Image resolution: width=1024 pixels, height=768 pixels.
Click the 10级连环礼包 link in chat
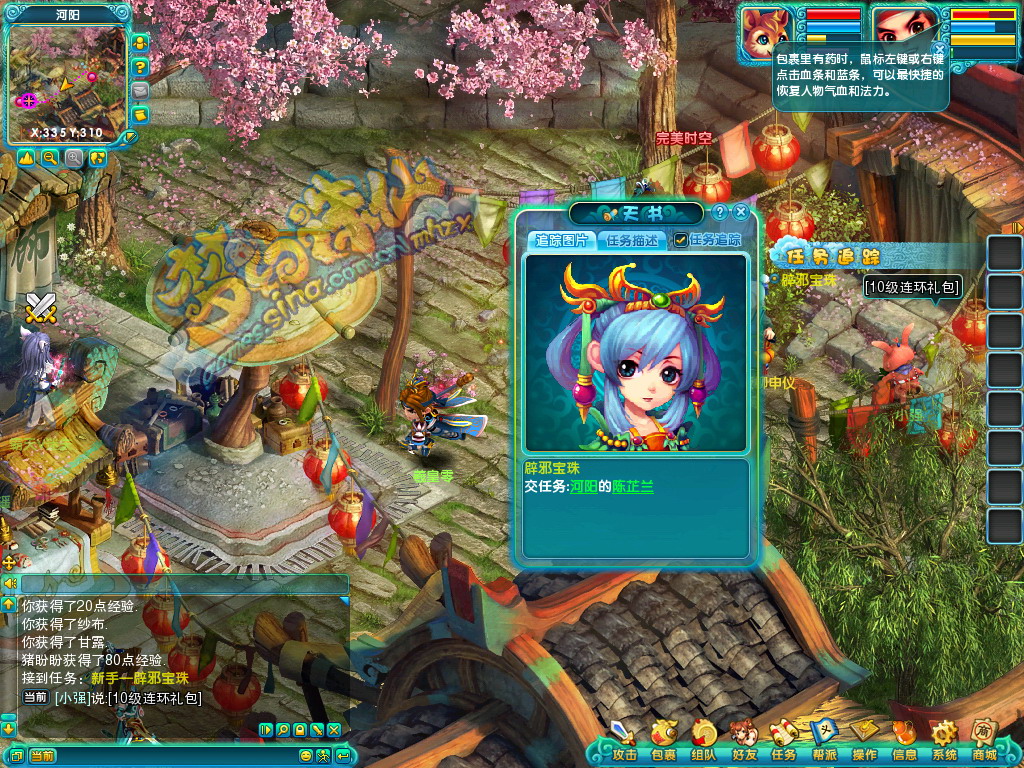(154, 698)
